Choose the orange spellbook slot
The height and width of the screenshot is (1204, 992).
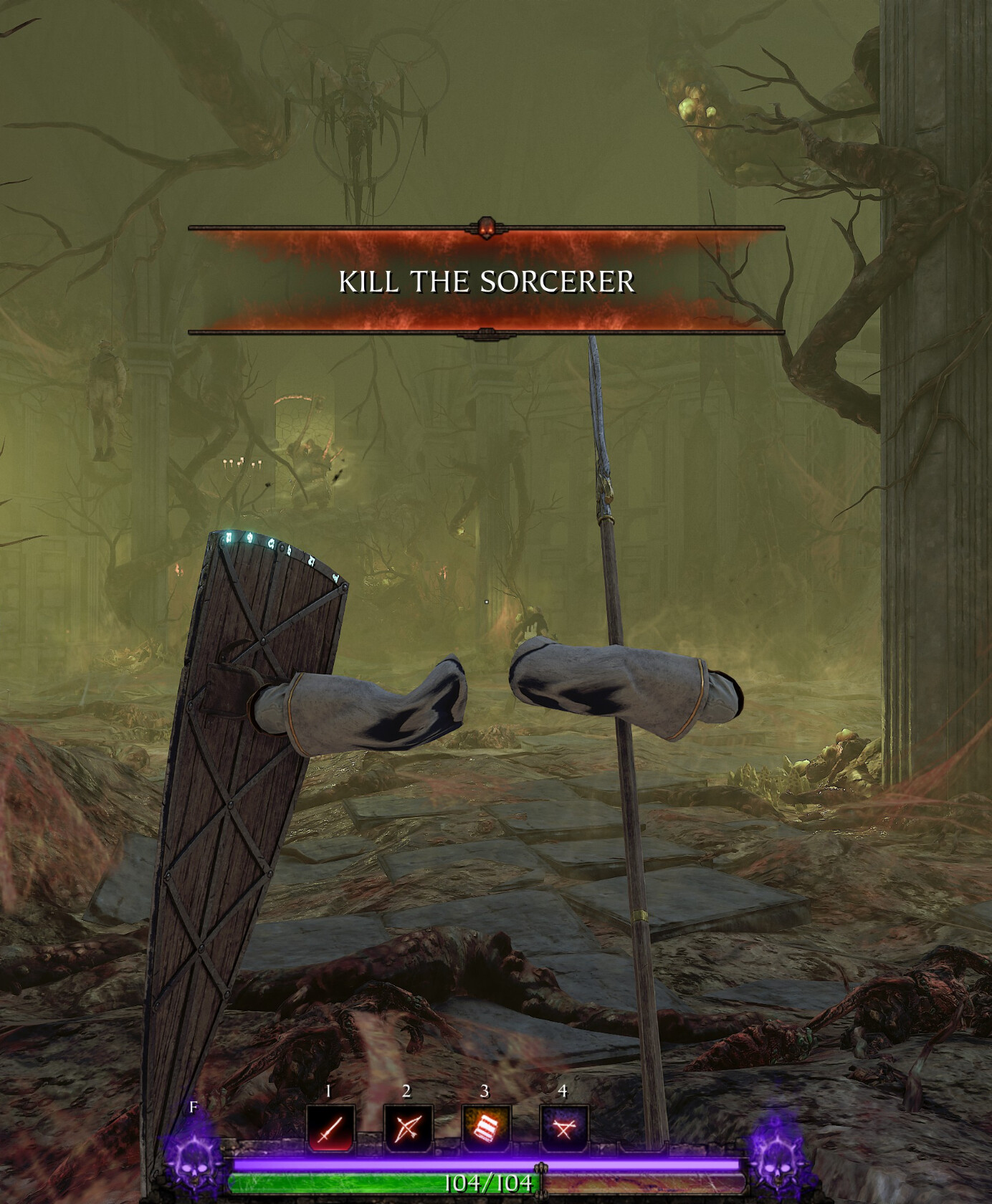(x=486, y=1129)
